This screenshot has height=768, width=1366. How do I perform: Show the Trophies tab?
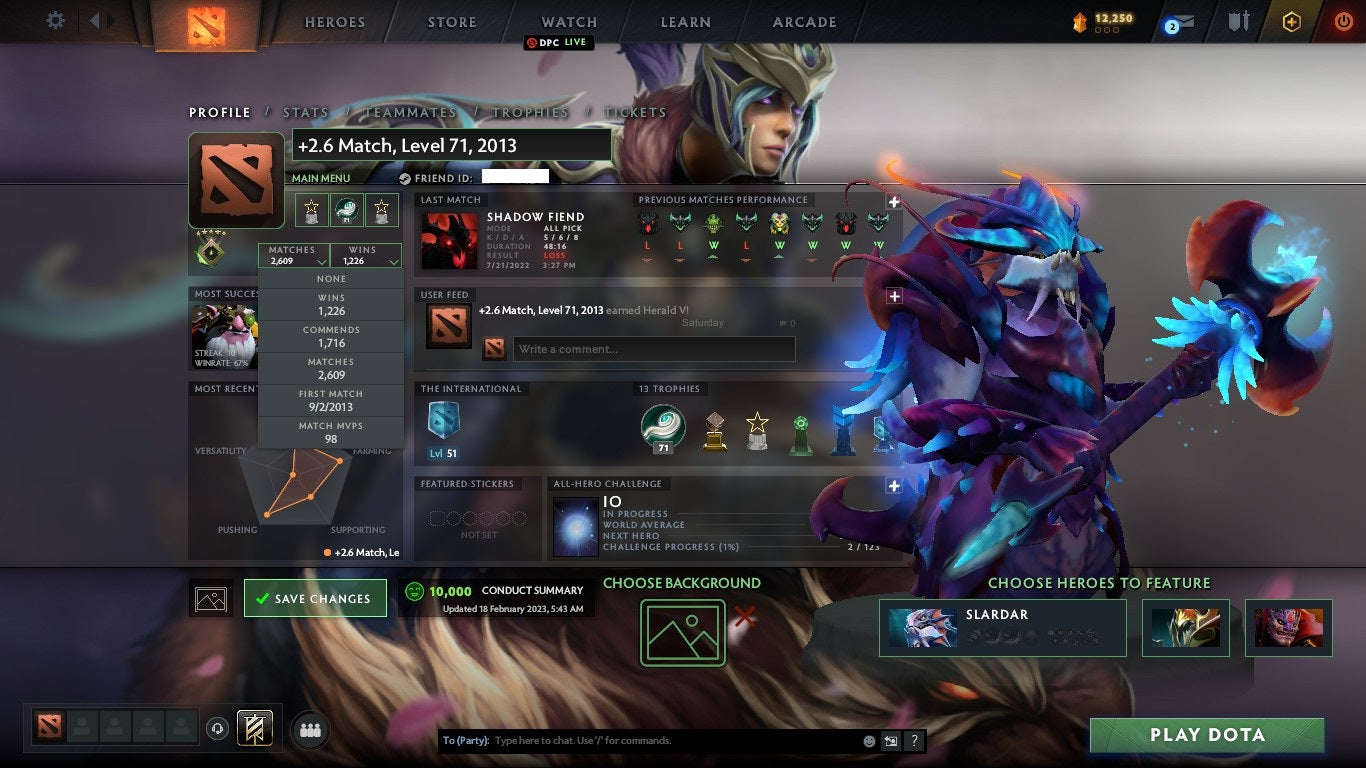click(530, 113)
